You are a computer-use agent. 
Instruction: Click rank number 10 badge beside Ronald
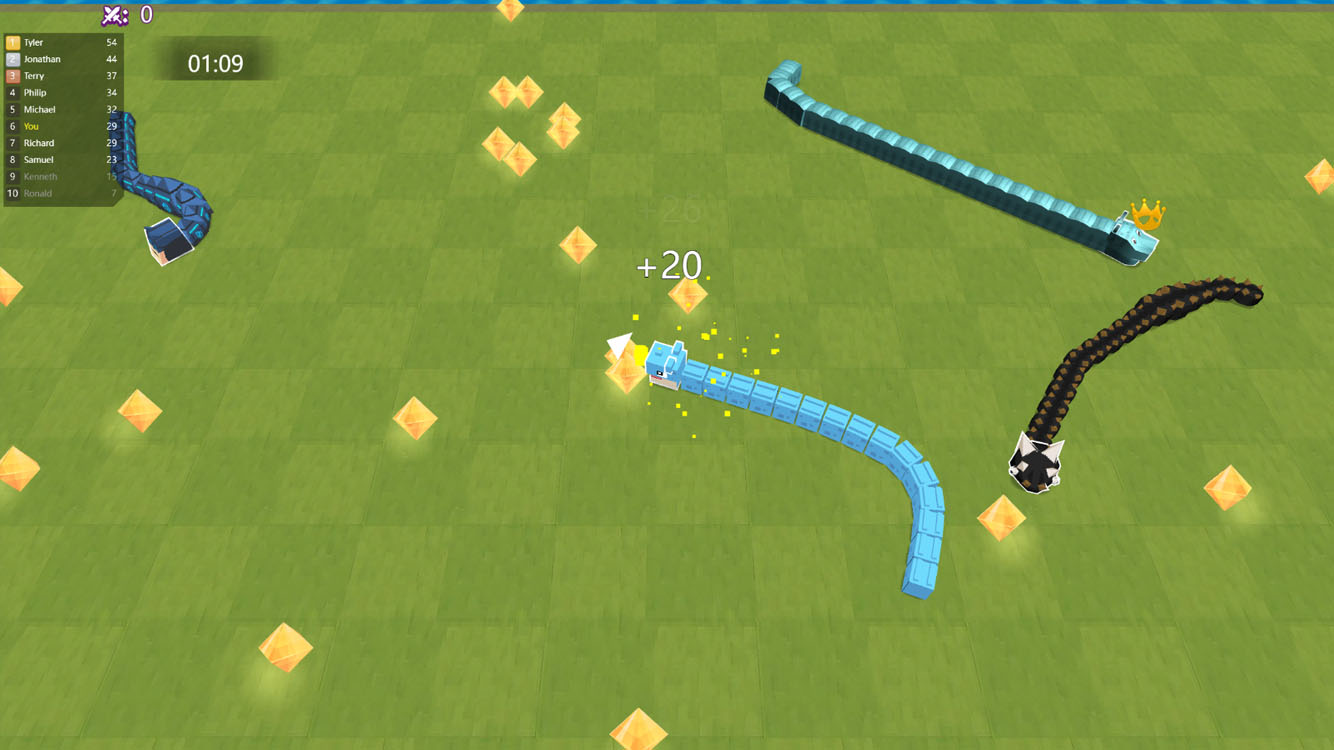tap(12, 193)
